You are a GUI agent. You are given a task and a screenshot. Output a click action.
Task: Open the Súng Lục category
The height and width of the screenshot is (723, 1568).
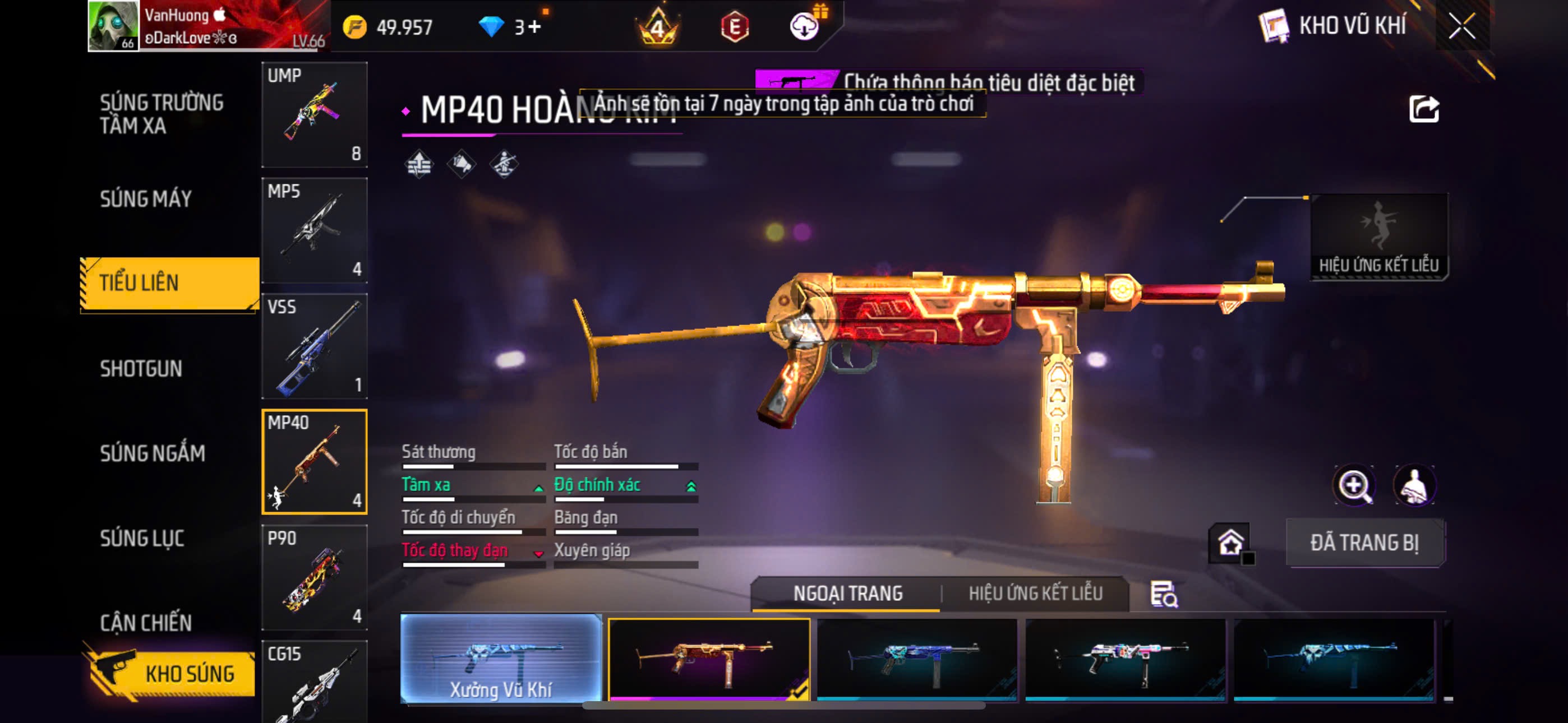142,538
